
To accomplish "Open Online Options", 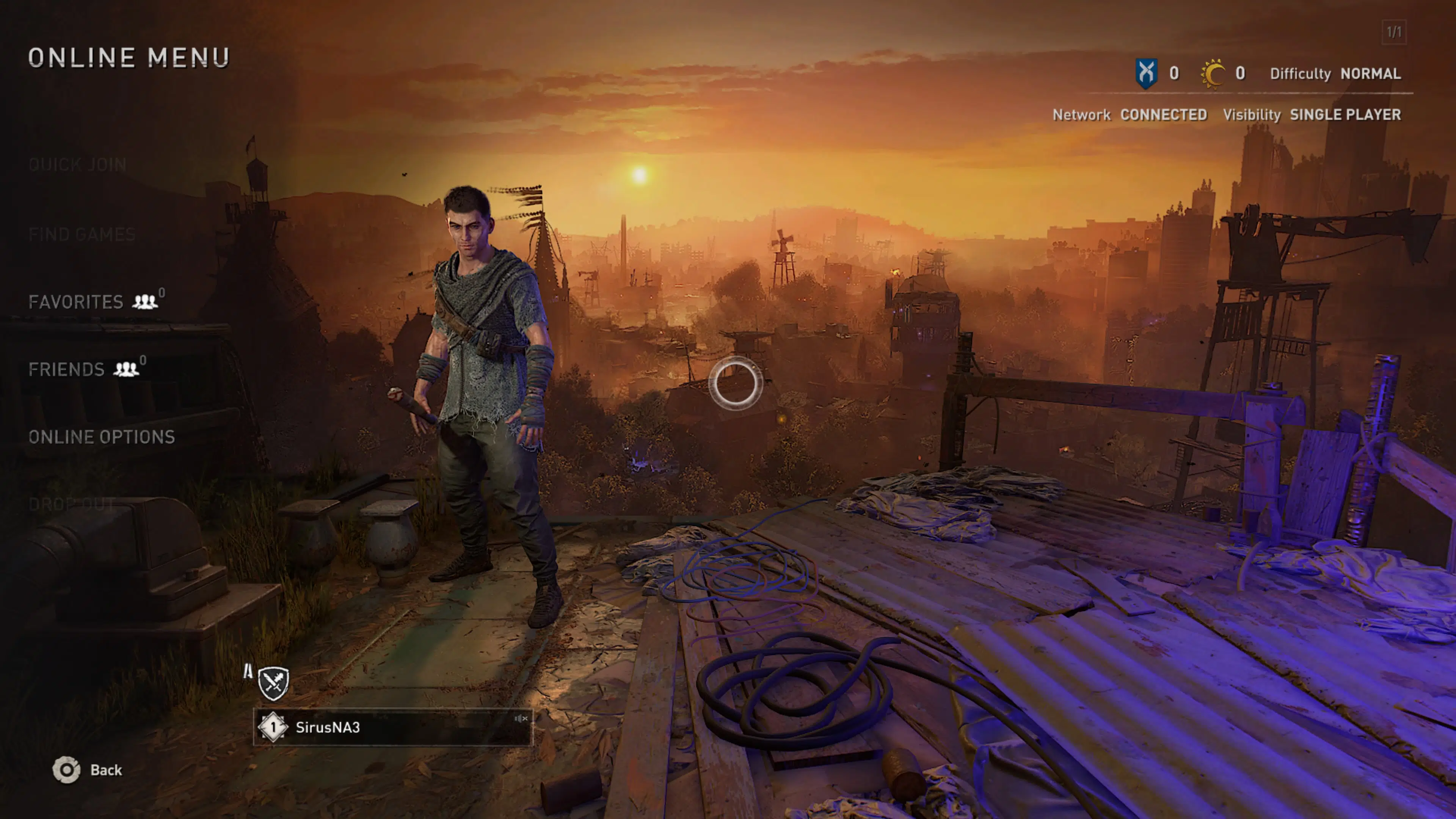I will (102, 437).
